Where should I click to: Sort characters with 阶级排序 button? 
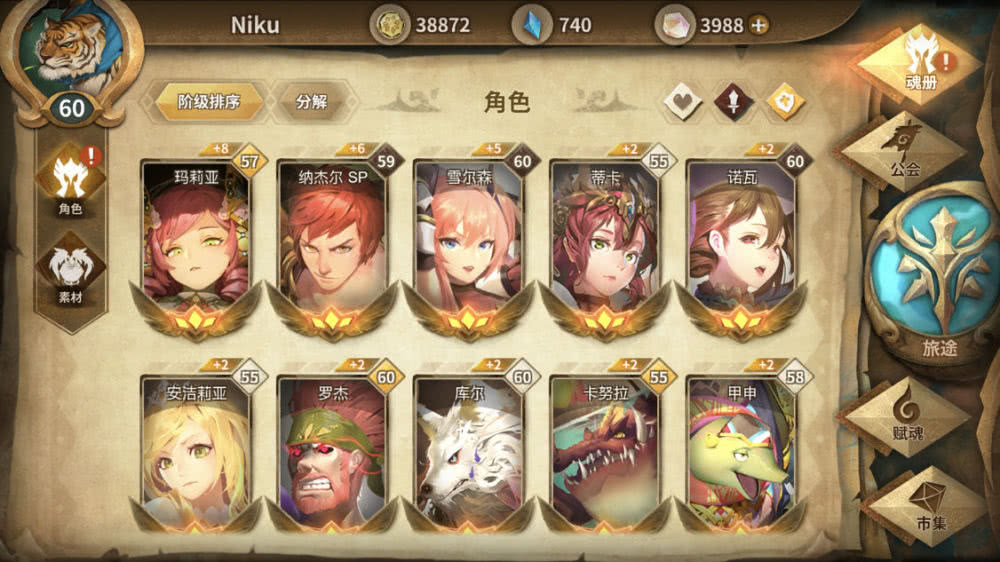click(x=208, y=102)
